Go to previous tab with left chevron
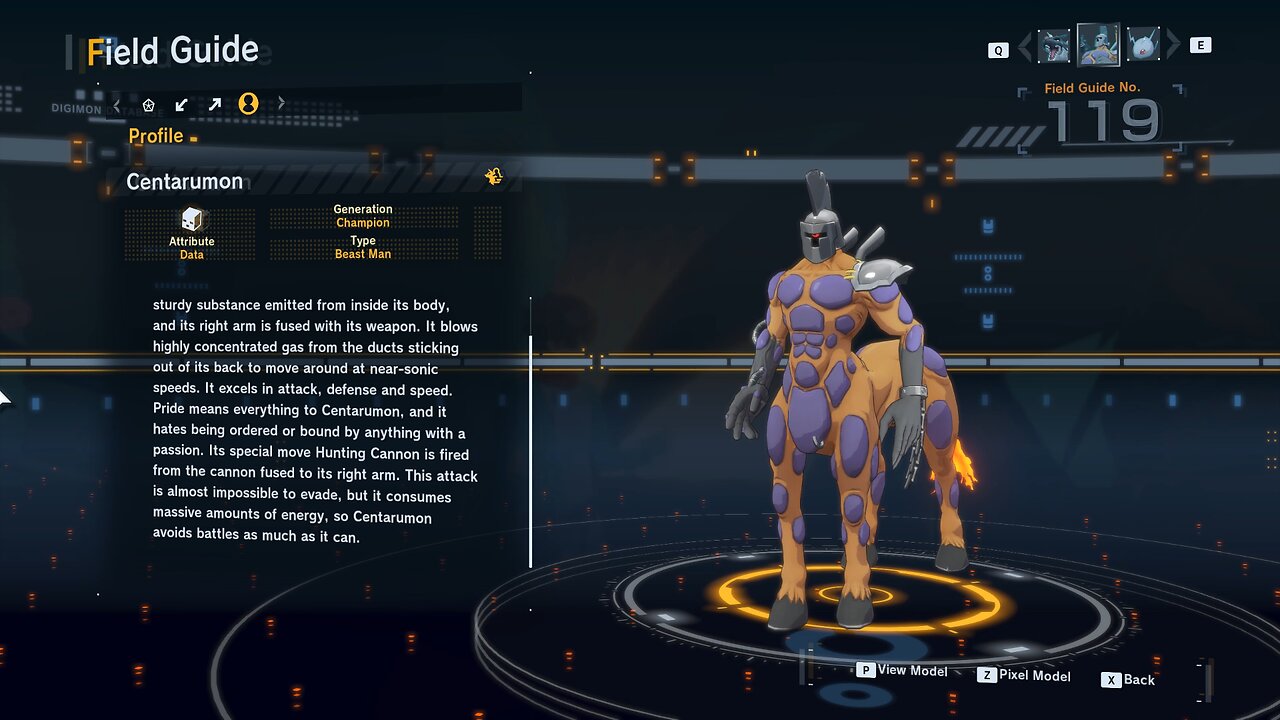 (x=117, y=104)
